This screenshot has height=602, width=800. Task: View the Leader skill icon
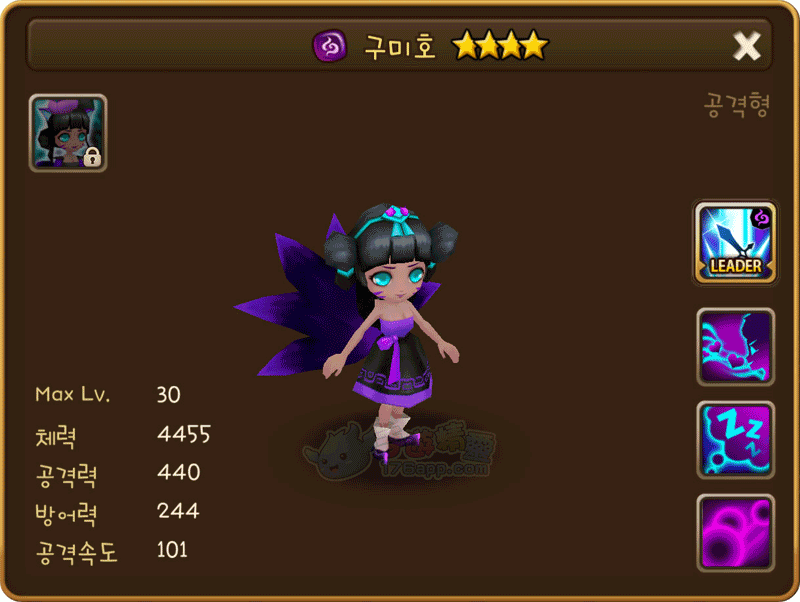[x=735, y=244]
